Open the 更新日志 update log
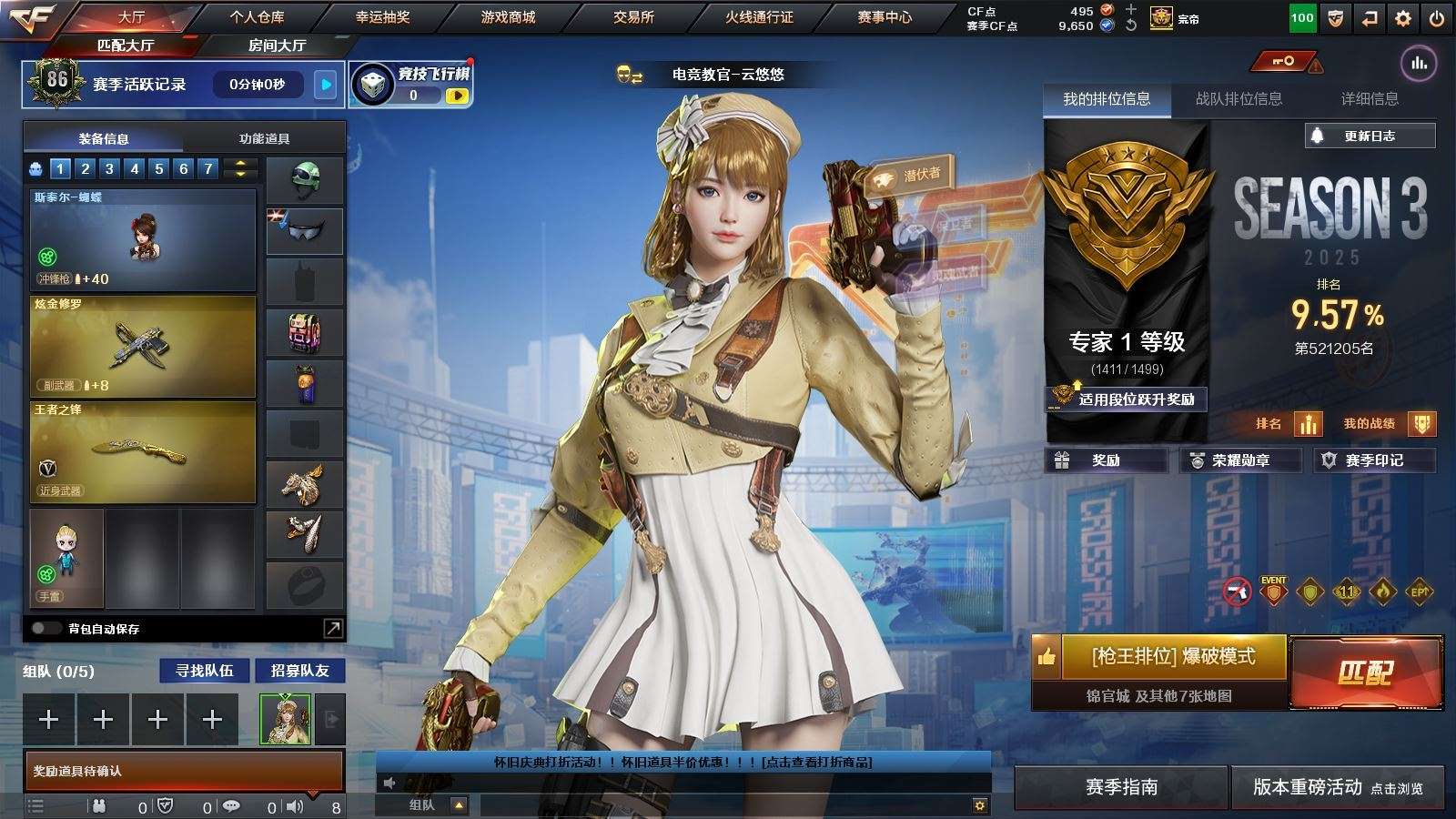Image resolution: width=1456 pixels, height=819 pixels. pyautogui.click(x=1370, y=136)
